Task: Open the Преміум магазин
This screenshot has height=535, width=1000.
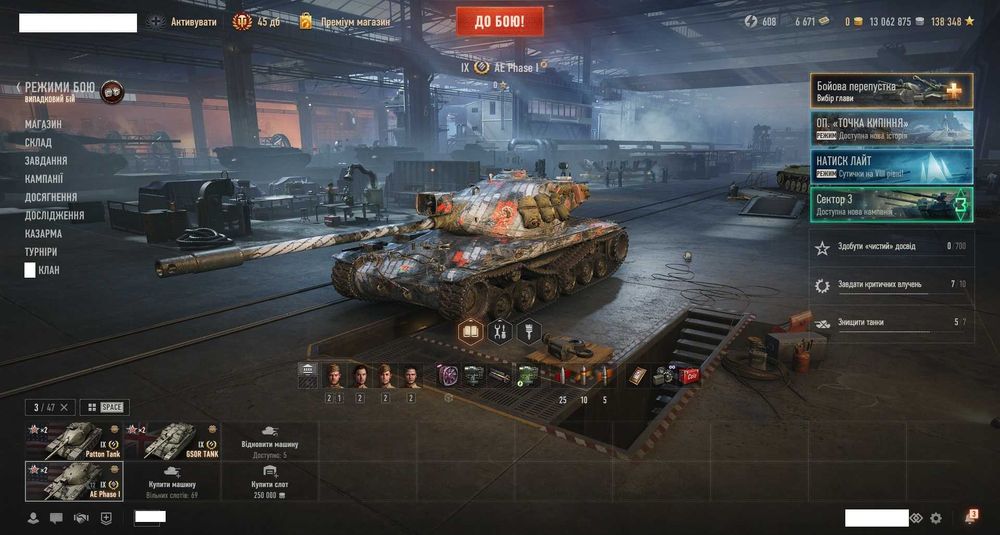Action: (x=345, y=21)
